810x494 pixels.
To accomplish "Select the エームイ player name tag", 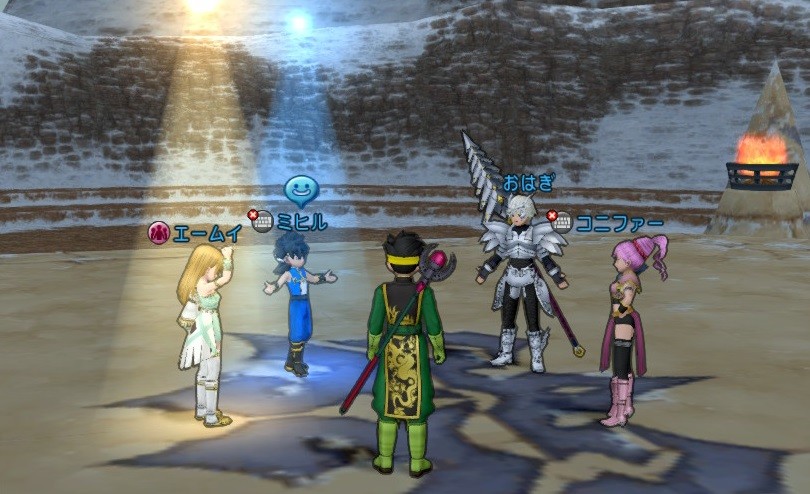I will [x=207, y=233].
